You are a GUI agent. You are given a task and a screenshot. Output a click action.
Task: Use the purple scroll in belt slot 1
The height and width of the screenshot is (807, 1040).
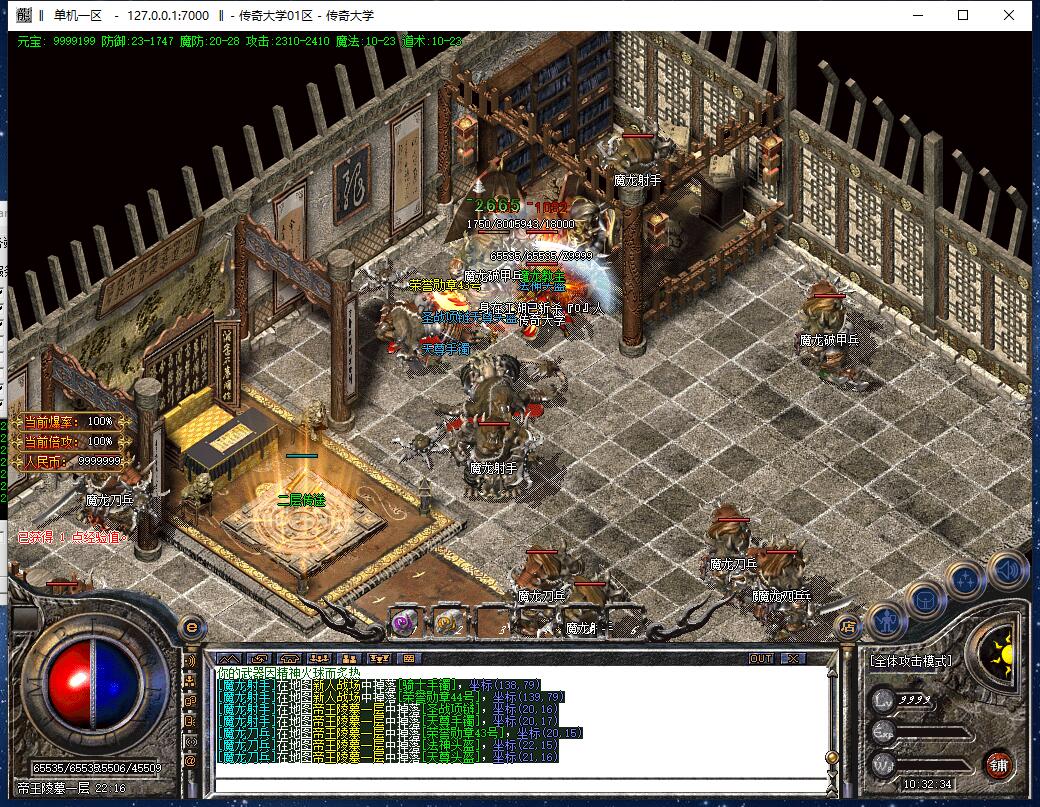click(405, 621)
